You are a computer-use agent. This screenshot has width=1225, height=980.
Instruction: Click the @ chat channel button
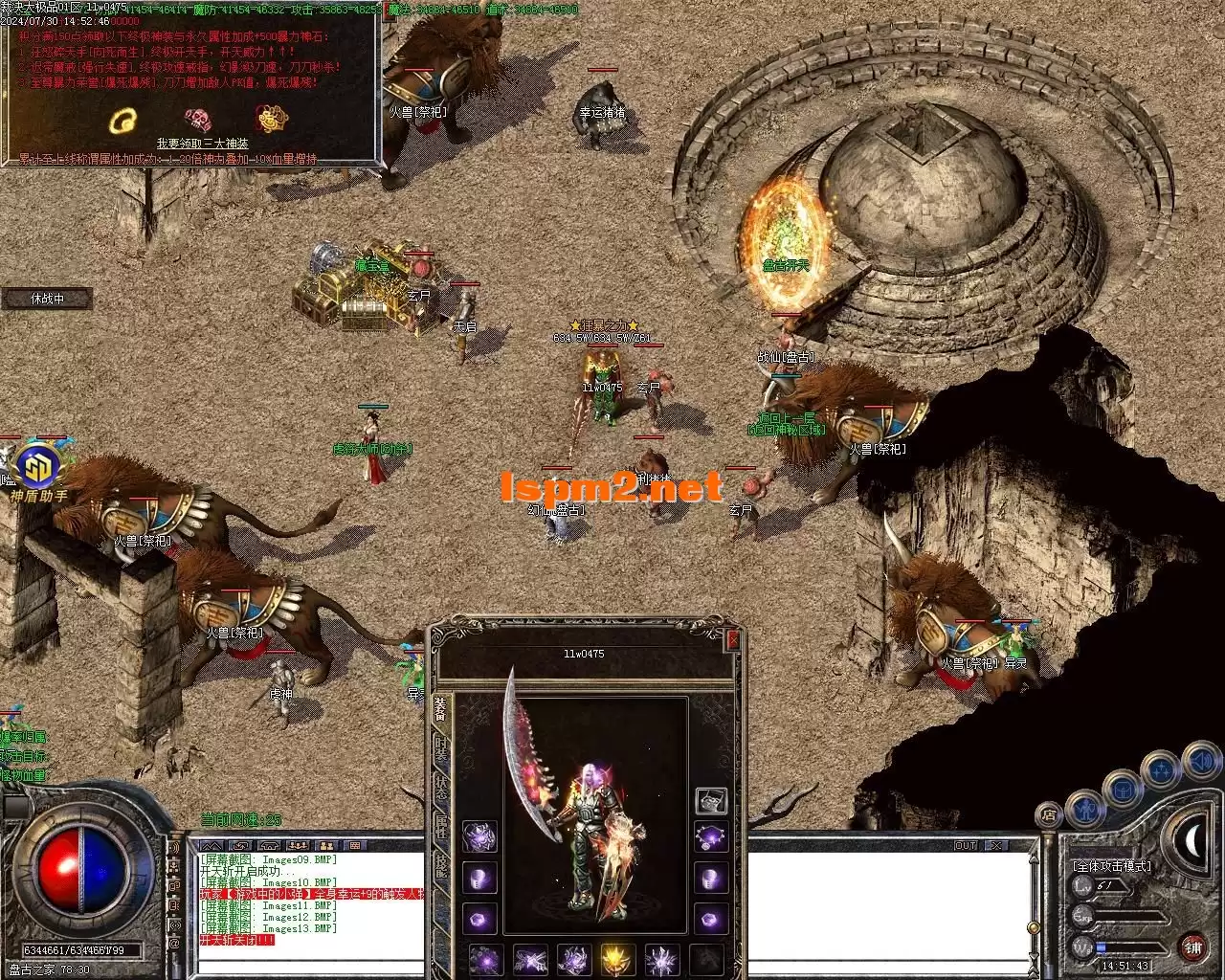(x=174, y=944)
